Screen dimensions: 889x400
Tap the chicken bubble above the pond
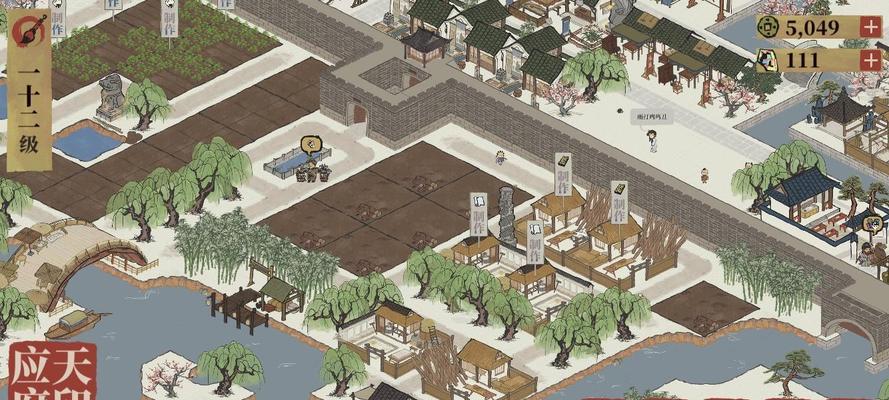312,147
